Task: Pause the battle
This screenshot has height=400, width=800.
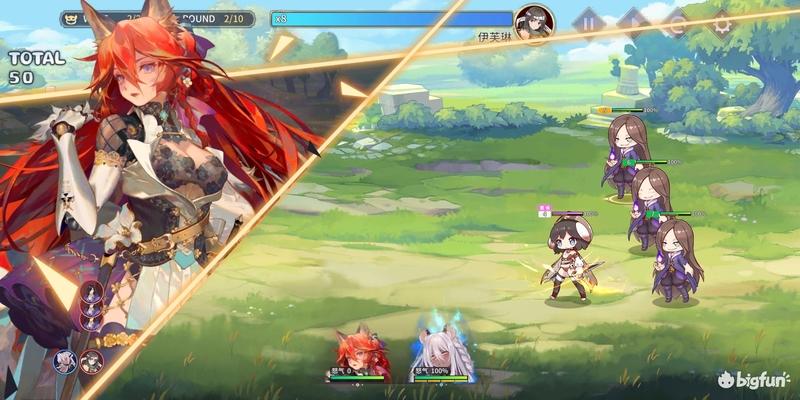Action: [588, 20]
